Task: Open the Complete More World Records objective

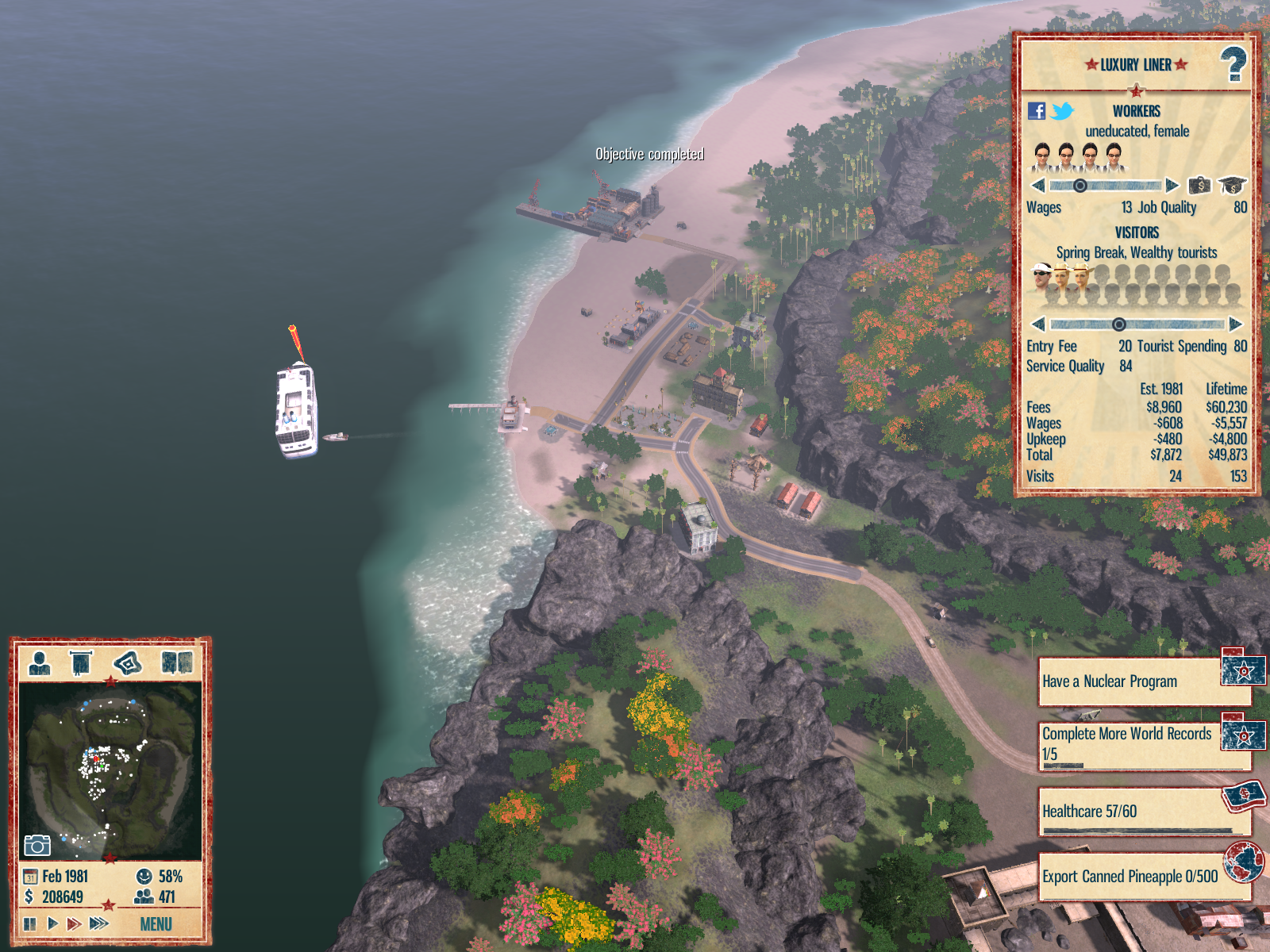Action: coord(1129,744)
